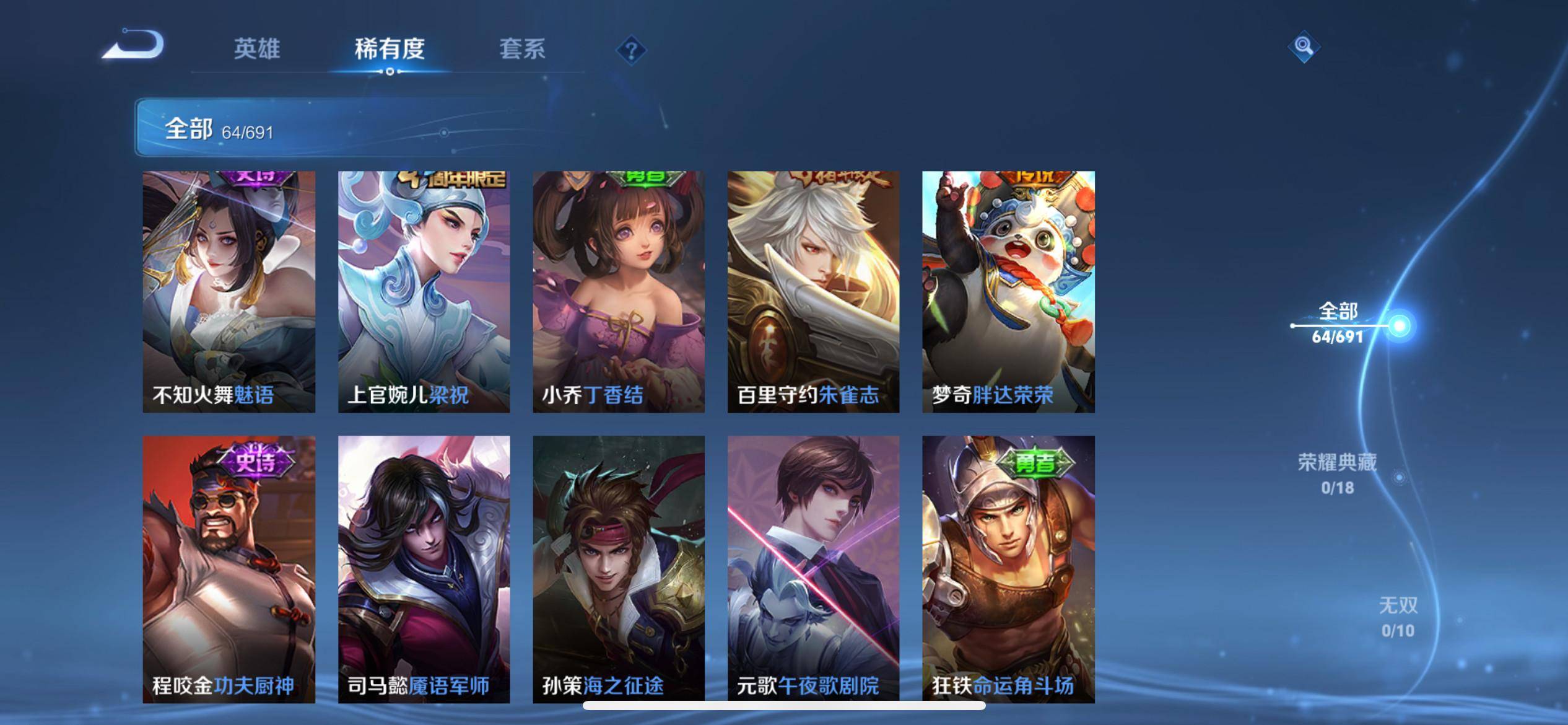
Task: Choose the 上官婉儿 梁祝 skin card
Action: (x=424, y=291)
